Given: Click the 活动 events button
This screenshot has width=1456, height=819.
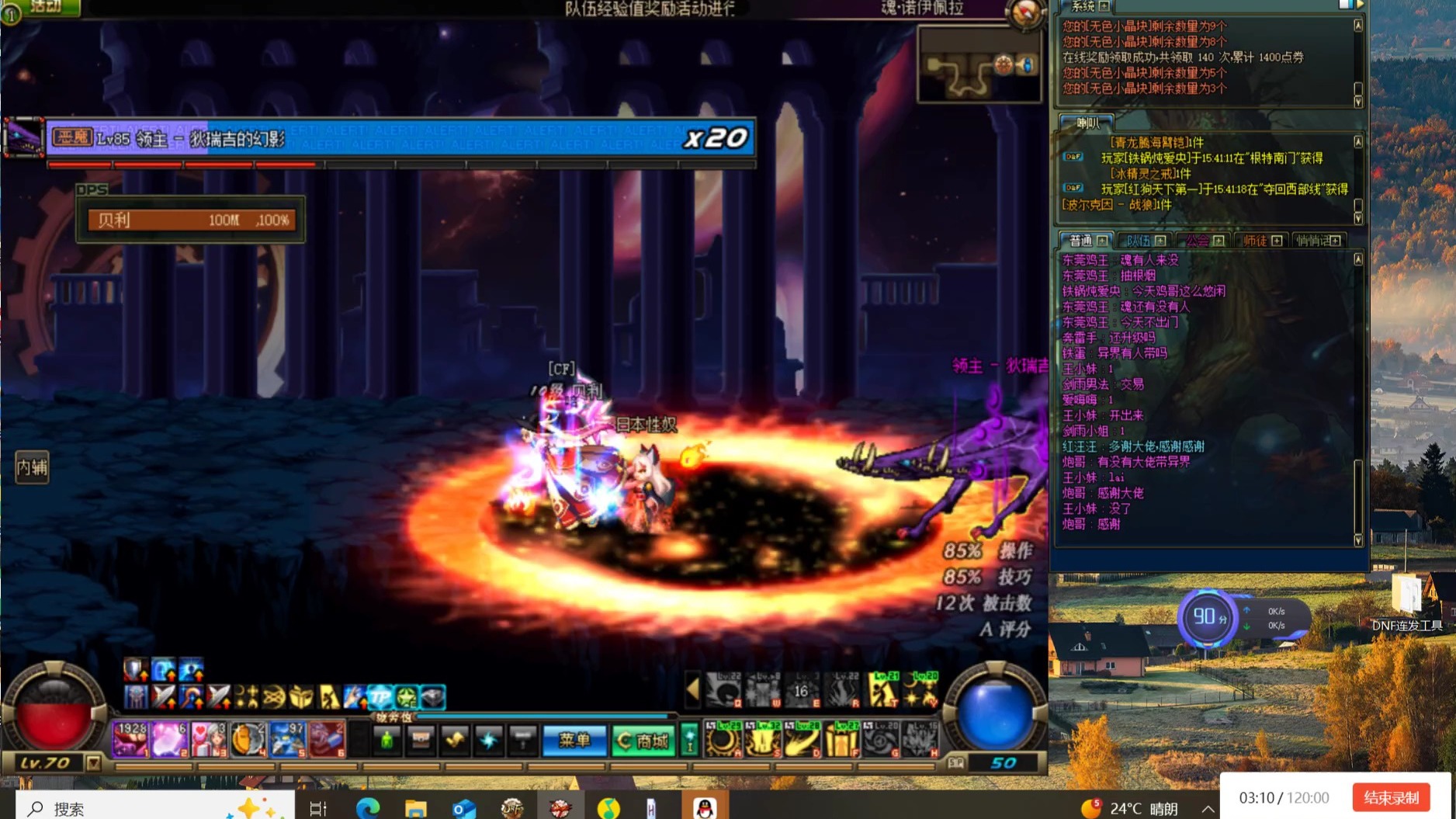Looking at the screenshot, I should [44, 7].
